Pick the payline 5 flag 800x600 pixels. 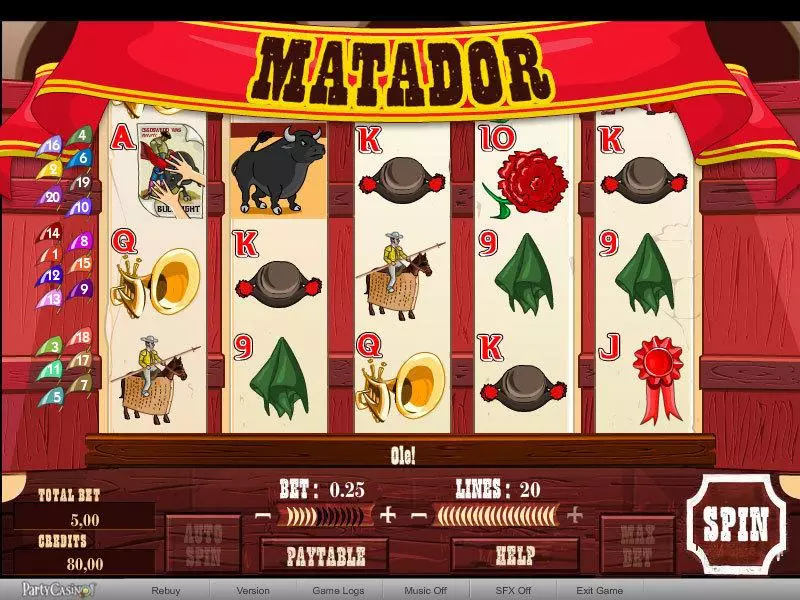pyautogui.click(x=55, y=396)
